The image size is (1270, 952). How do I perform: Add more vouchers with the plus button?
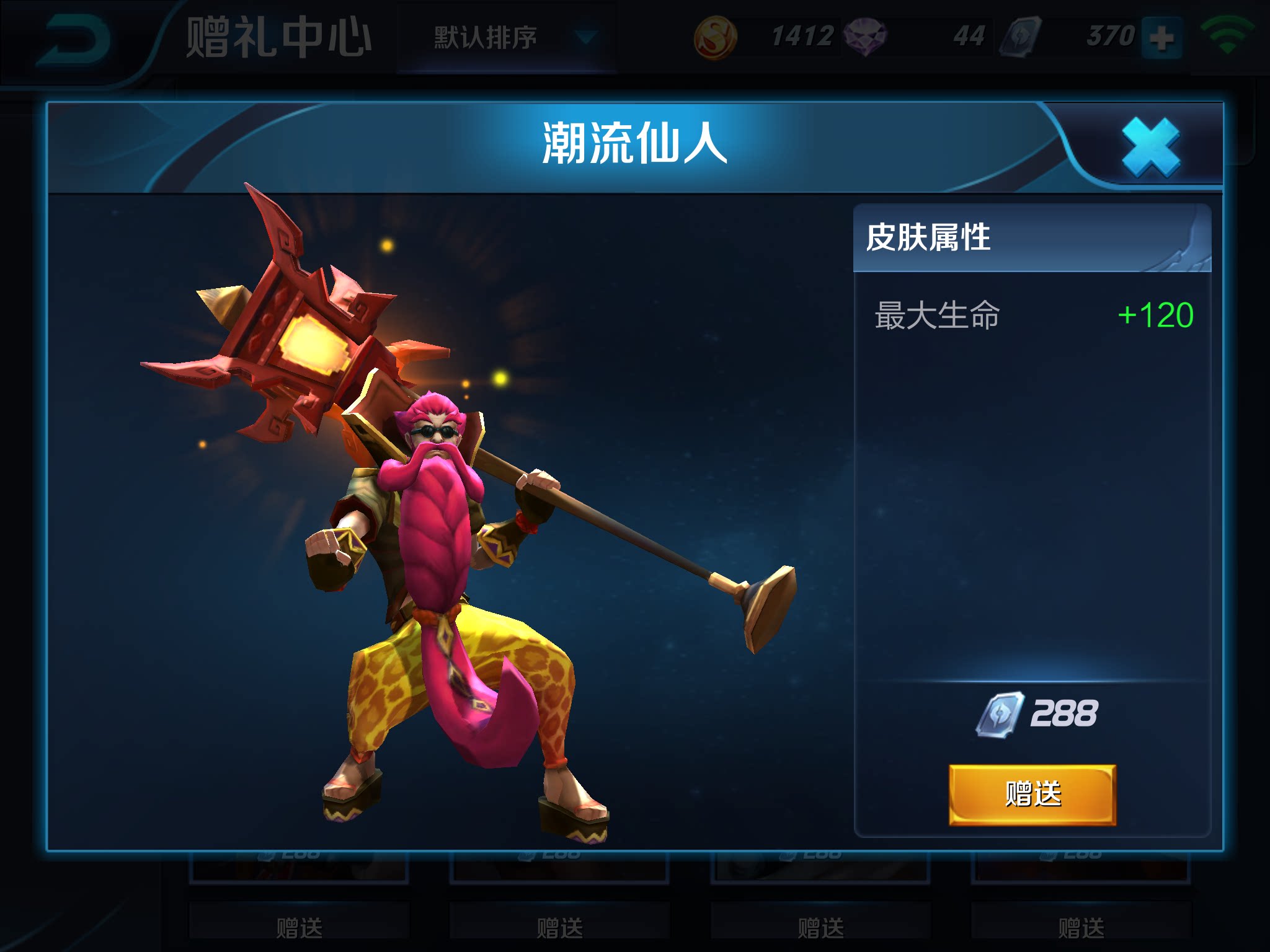pyautogui.click(x=1161, y=38)
